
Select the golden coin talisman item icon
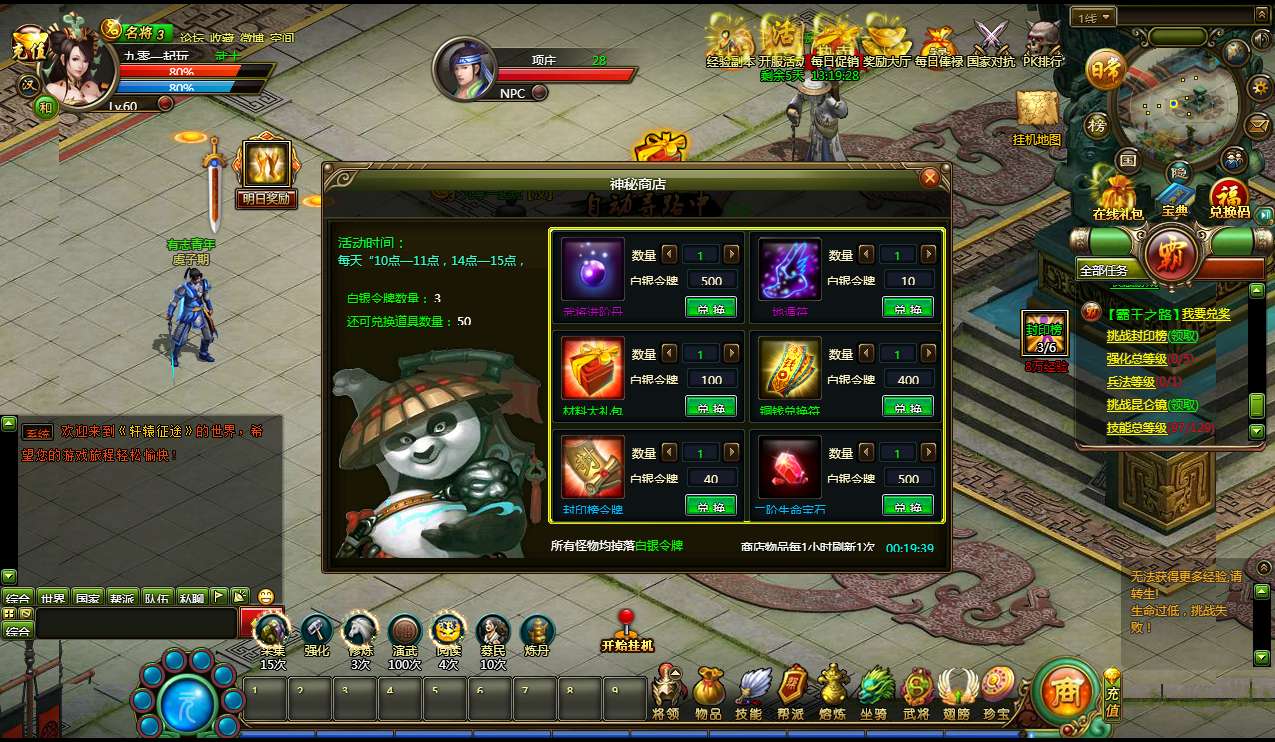(x=789, y=367)
